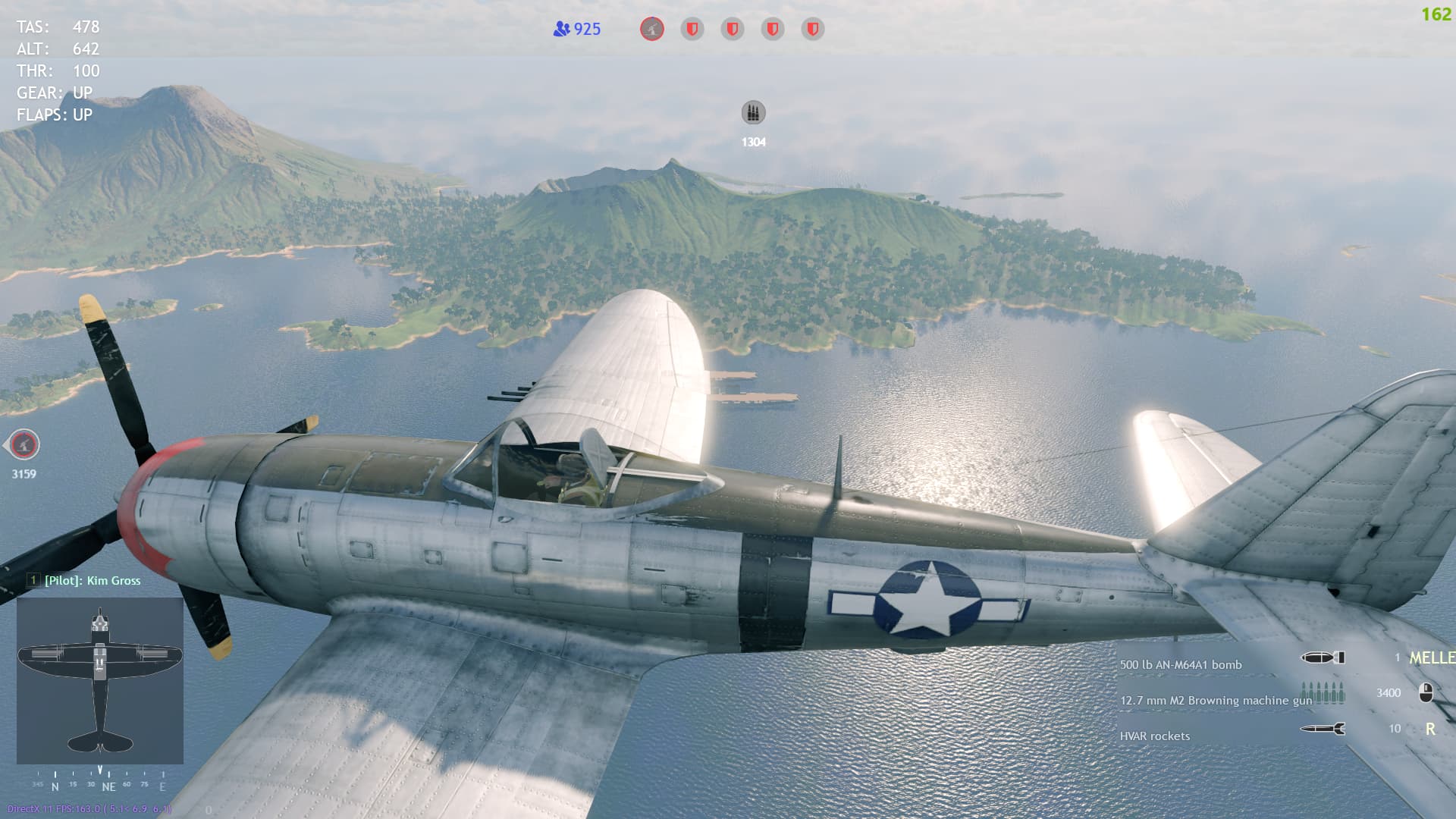
Task: Click the aircraft damage diagram panel
Action: pyautogui.click(x=100, y=680)
